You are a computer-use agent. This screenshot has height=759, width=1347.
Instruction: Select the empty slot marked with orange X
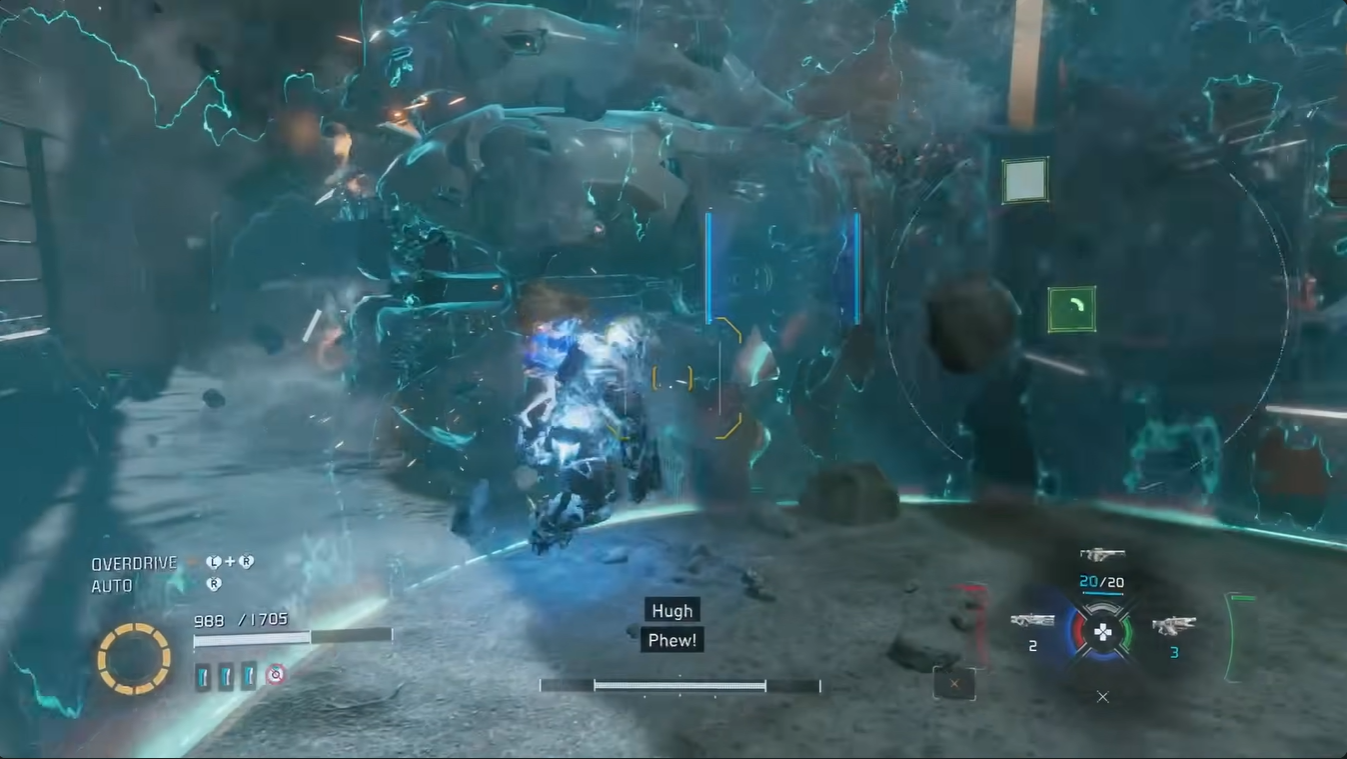(x=954, y=684)
